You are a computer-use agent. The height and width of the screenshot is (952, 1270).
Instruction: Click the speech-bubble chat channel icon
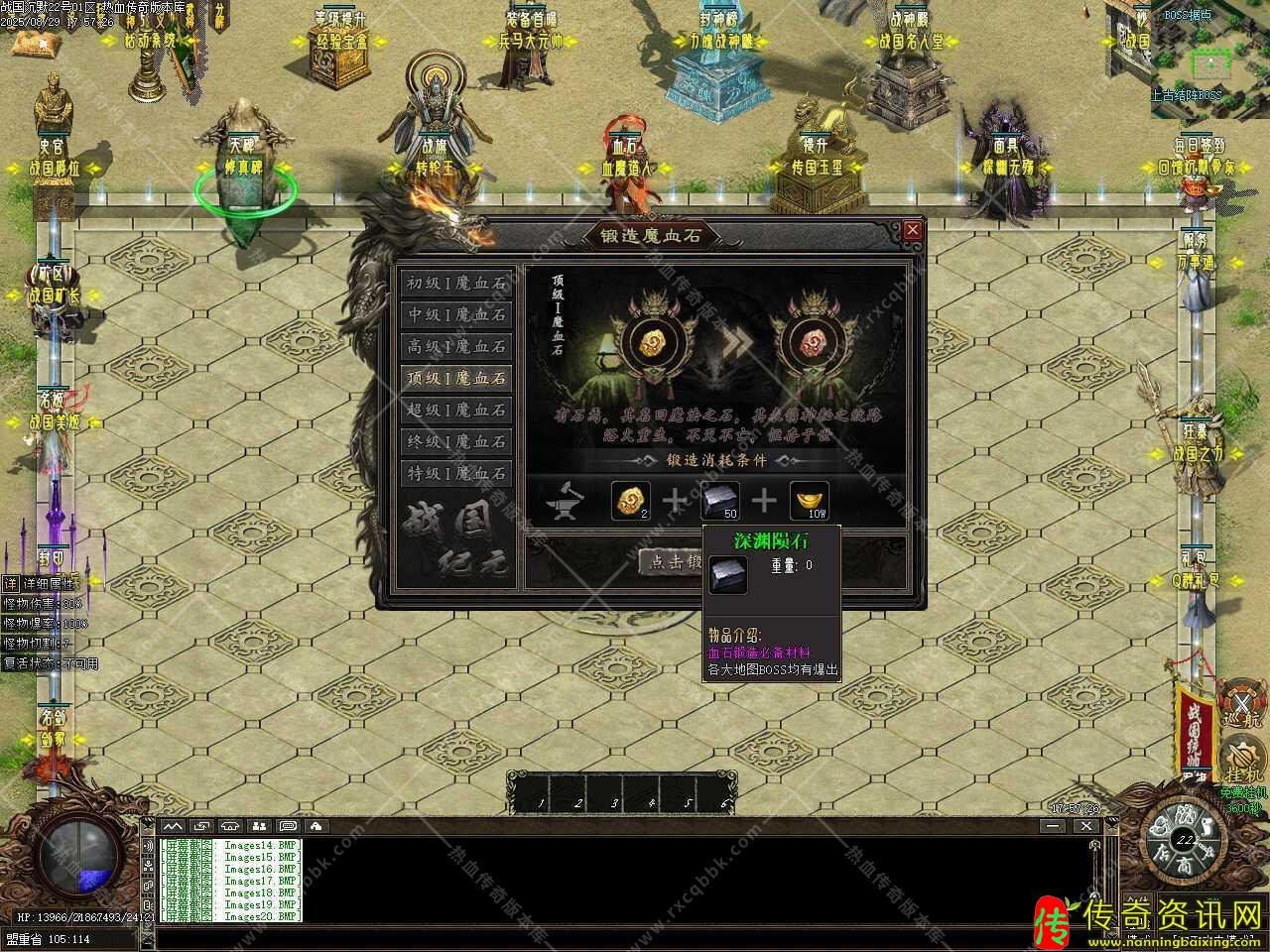pos(288,825)
